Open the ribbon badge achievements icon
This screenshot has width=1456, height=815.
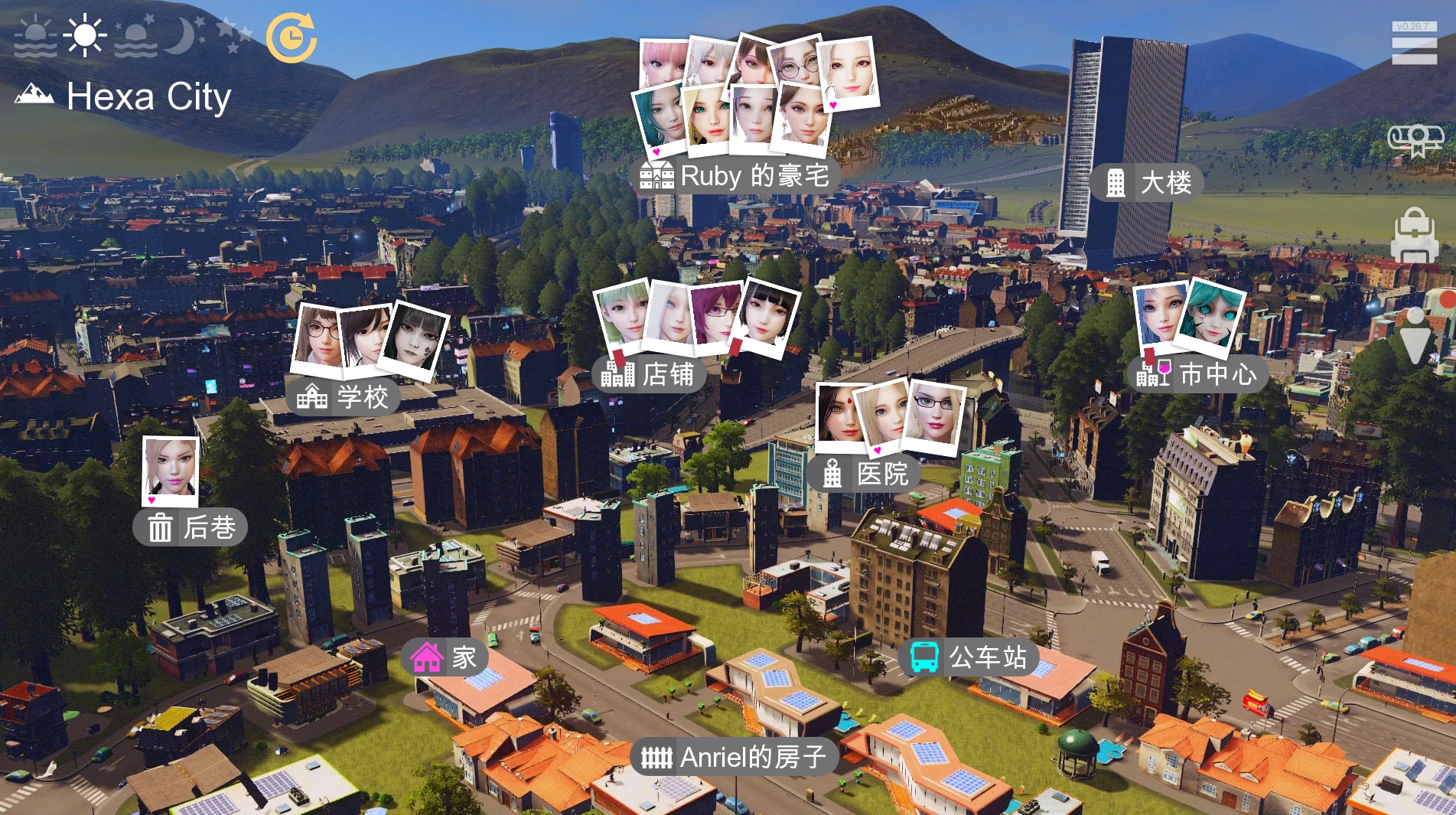pyautogui.click(x=1415, y=140)
